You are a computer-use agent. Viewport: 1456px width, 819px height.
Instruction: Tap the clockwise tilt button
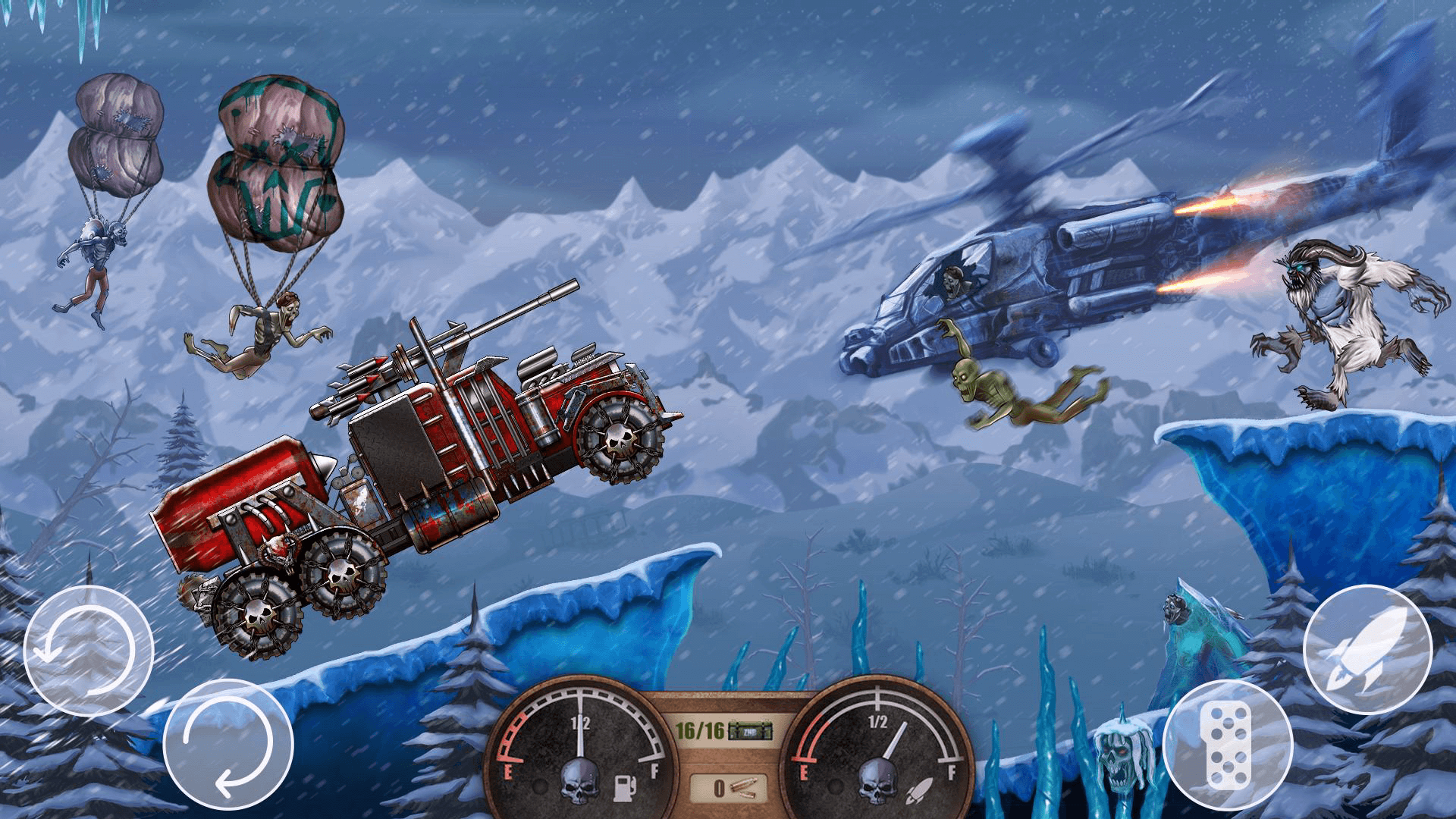(228, 745)
